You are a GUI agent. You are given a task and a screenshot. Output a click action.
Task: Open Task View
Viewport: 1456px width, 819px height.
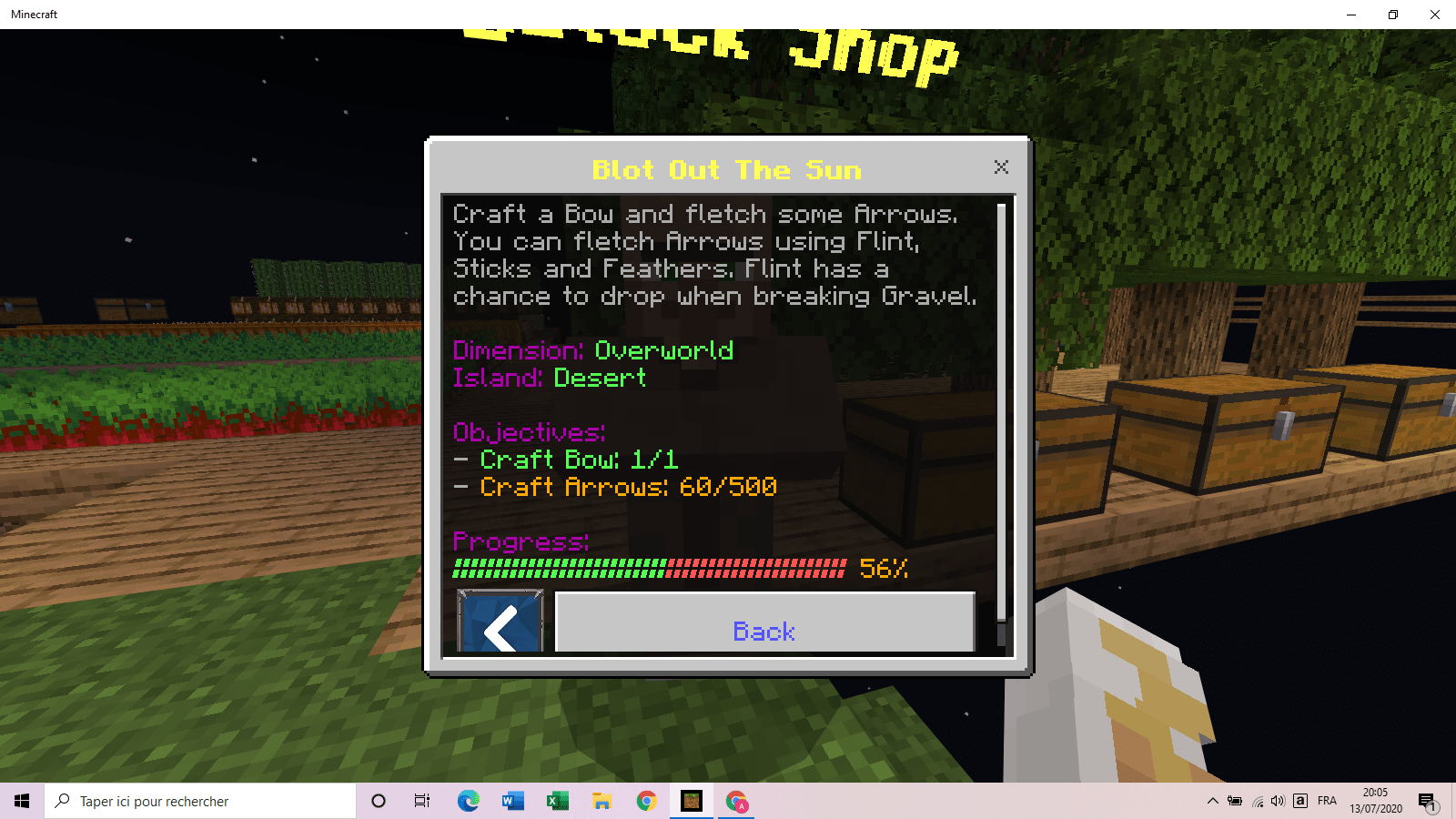pyautogui.click(x=421, y=801)
